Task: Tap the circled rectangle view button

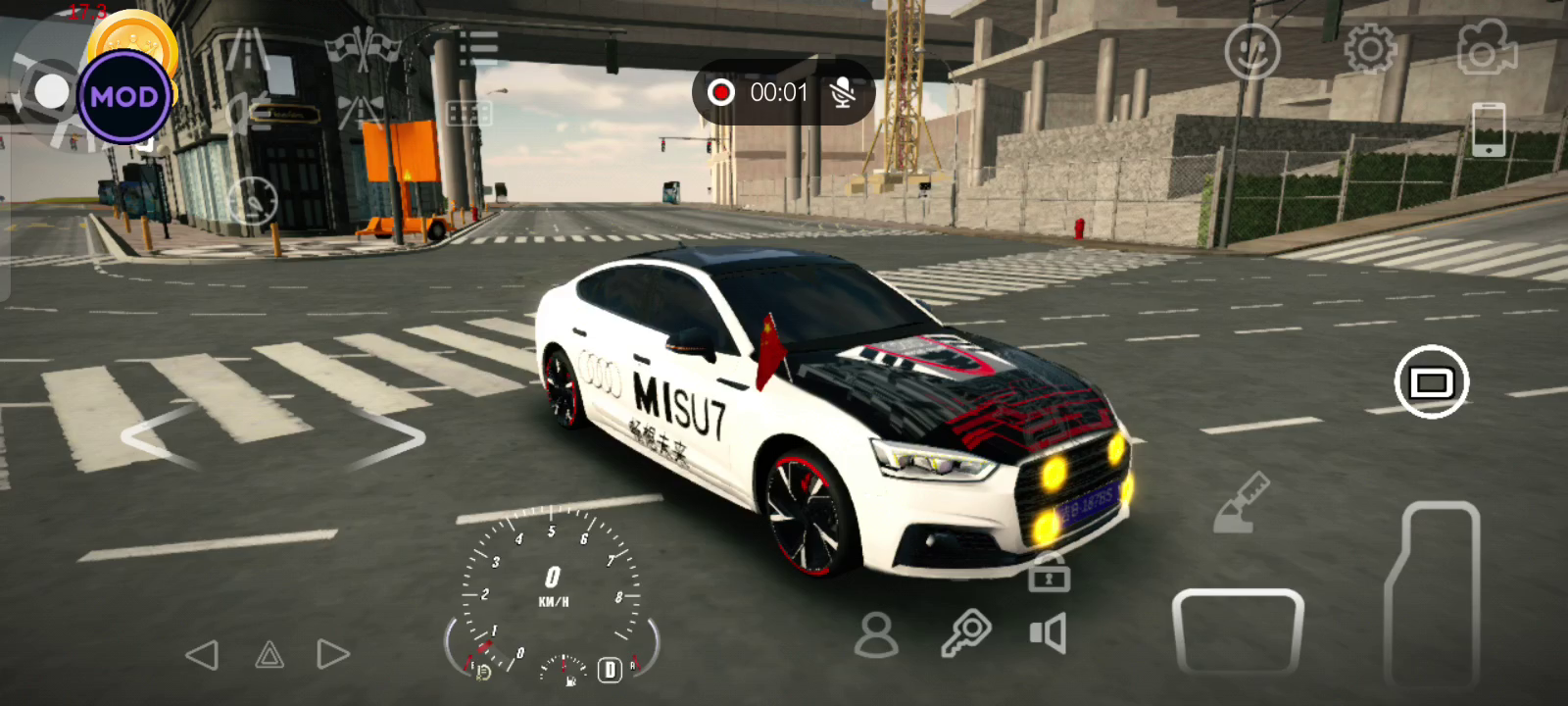Action: pyautogui.click(x=1431, y=381)
